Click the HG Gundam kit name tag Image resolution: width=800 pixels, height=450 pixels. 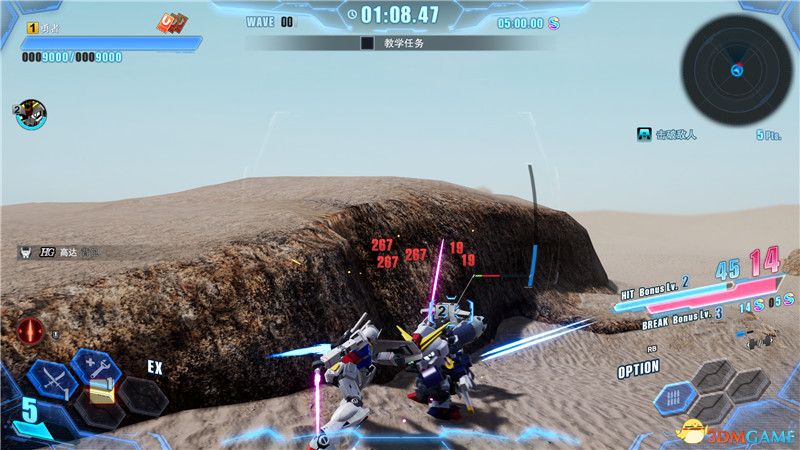[x=62, y=253]
